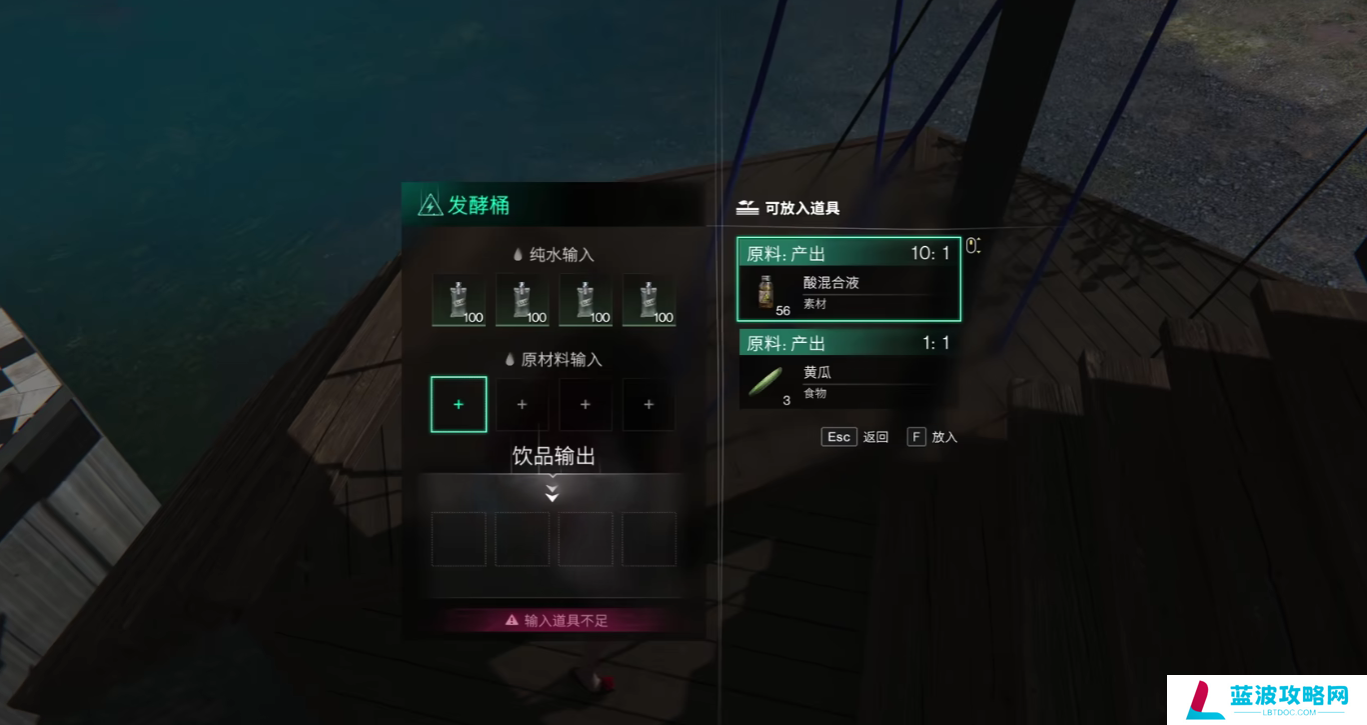Choose the 黄瓜 cucumber ingredient row
The height and width of the screenshot is (725, 1367).
[x=848, y=371]
